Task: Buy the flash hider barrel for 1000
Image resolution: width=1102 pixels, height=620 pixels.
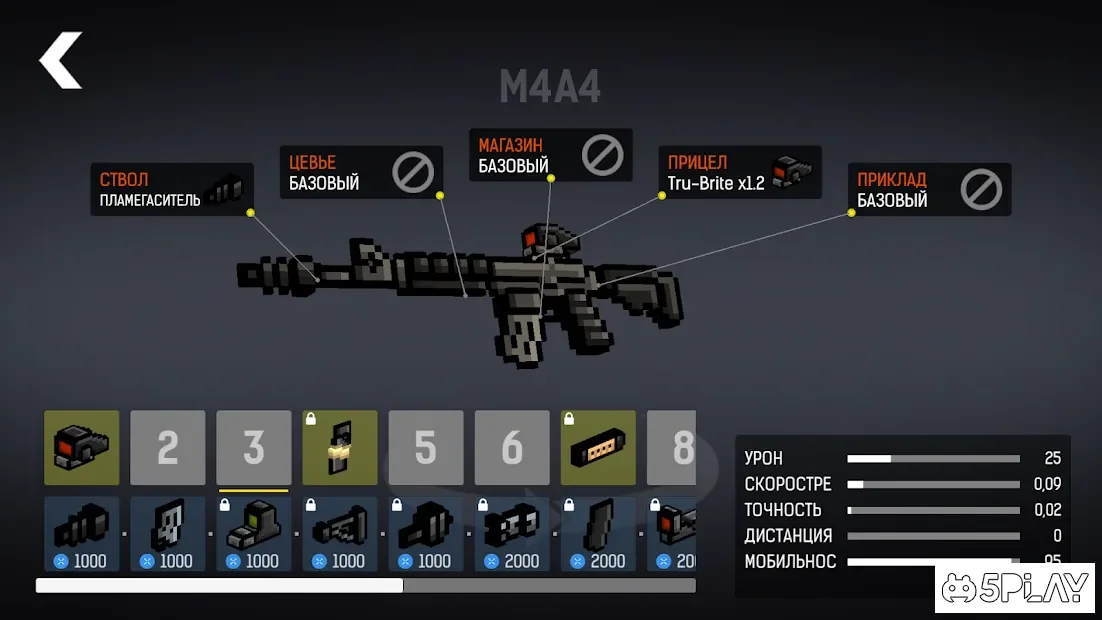Action: point(82,534)
